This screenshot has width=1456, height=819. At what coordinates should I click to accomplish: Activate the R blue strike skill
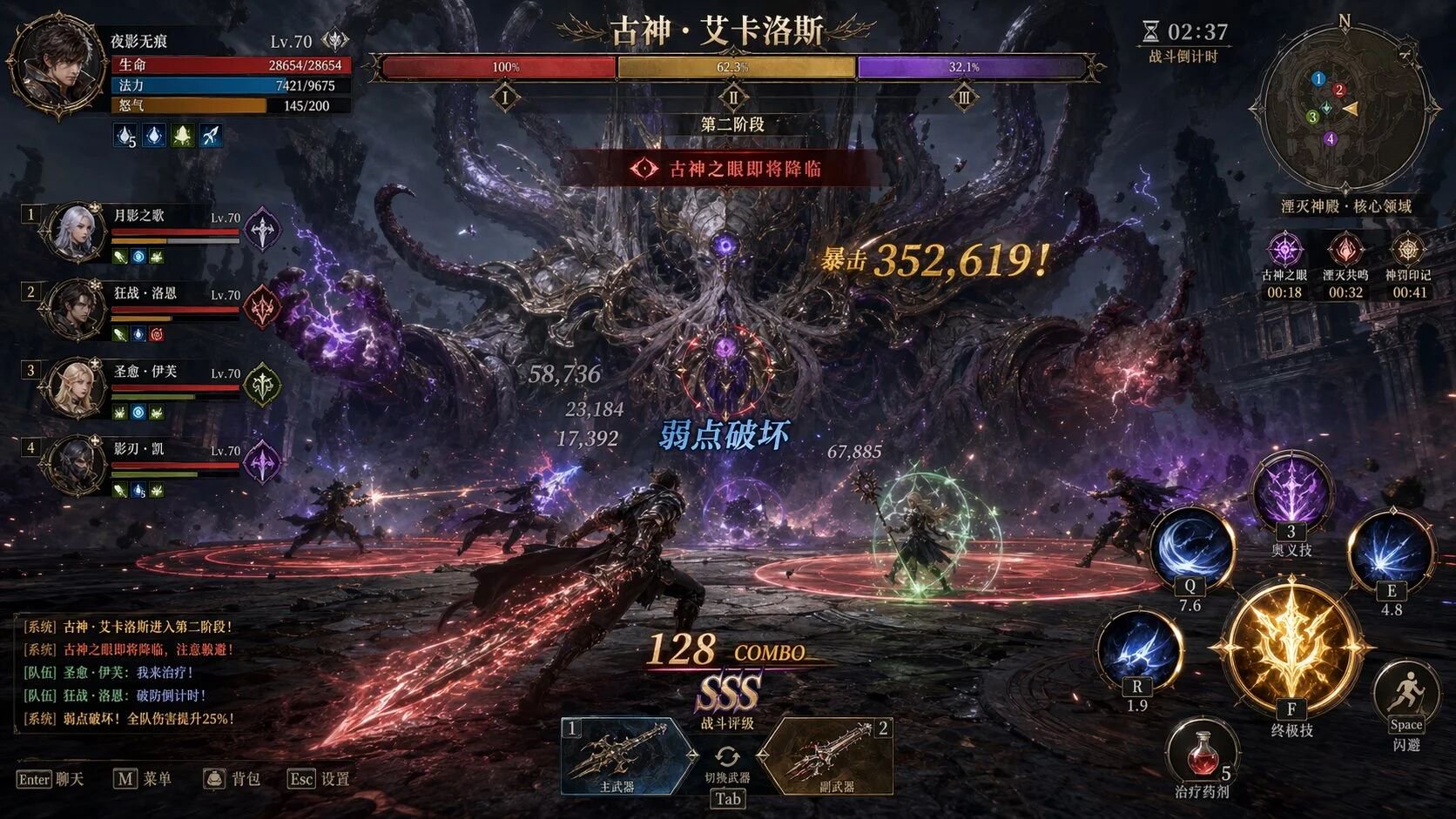[1136, 649]
